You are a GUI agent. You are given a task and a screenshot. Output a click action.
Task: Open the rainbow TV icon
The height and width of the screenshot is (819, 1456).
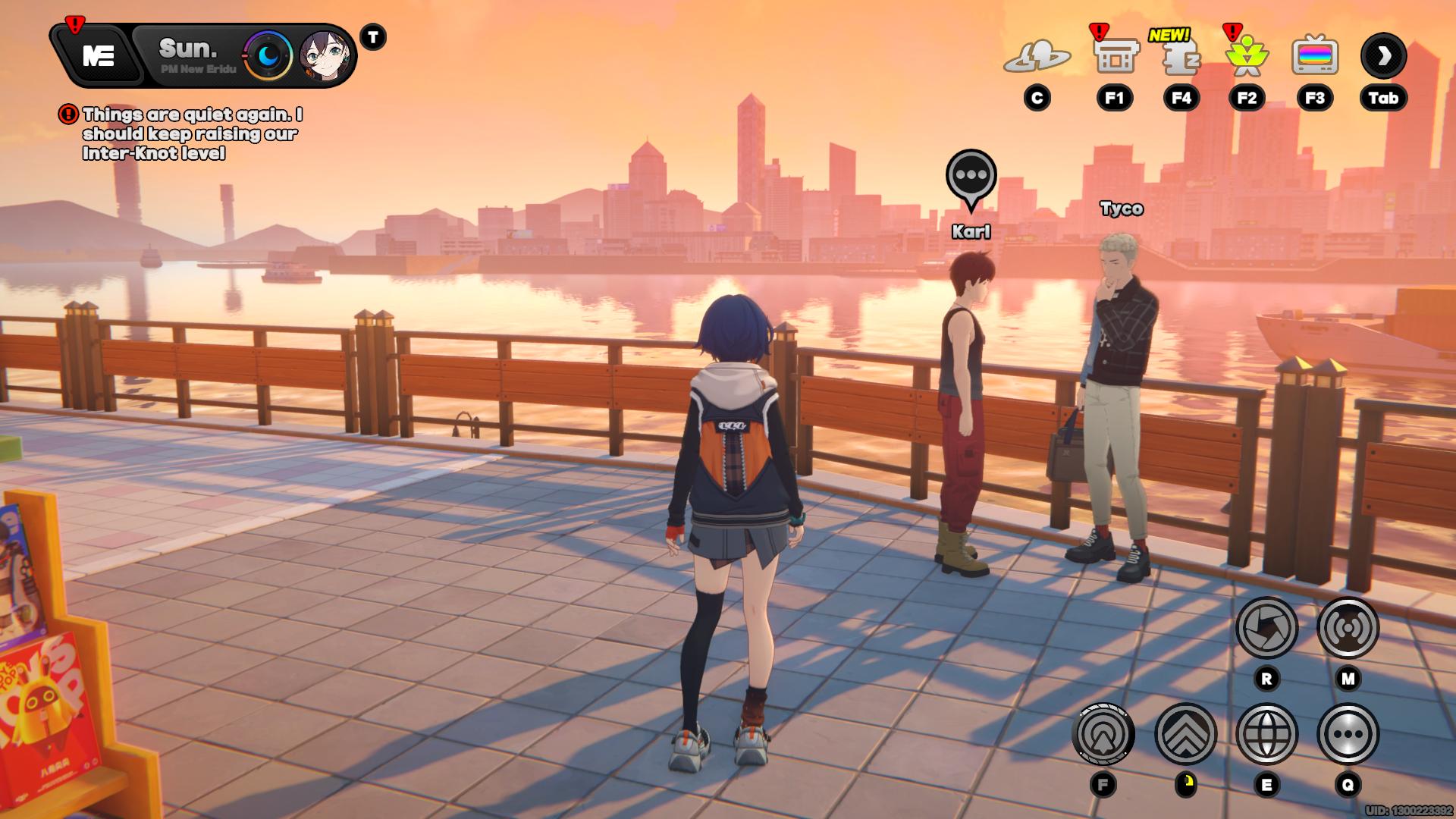[1314, 56]
